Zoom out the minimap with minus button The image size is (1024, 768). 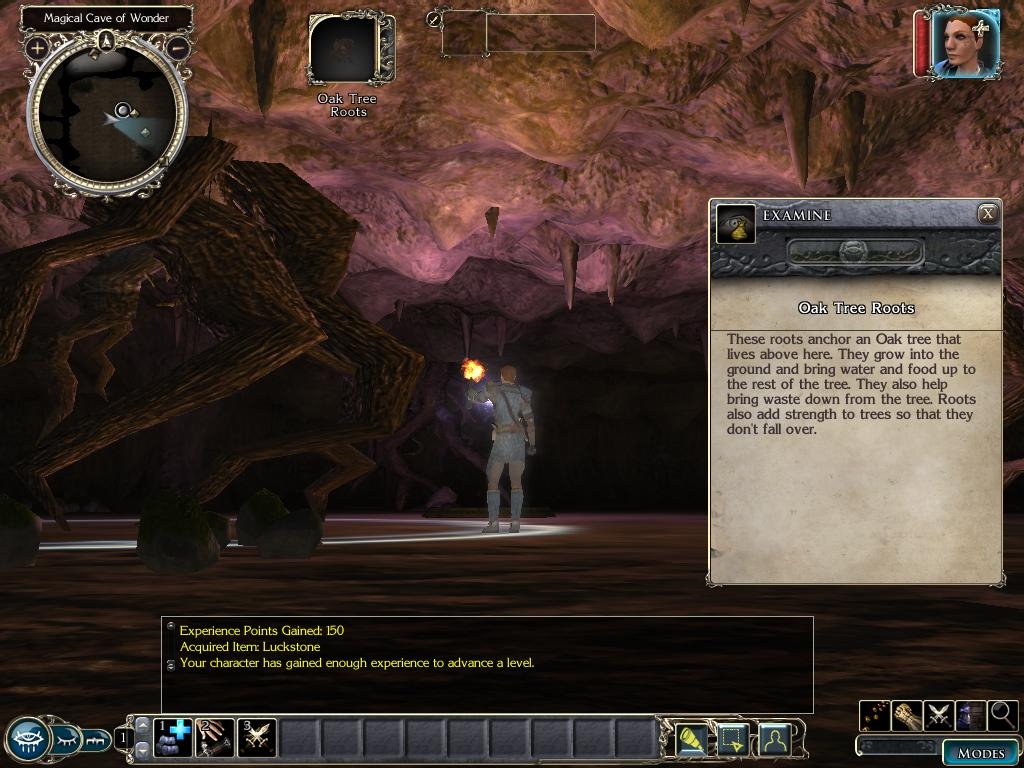click(178, 47)
